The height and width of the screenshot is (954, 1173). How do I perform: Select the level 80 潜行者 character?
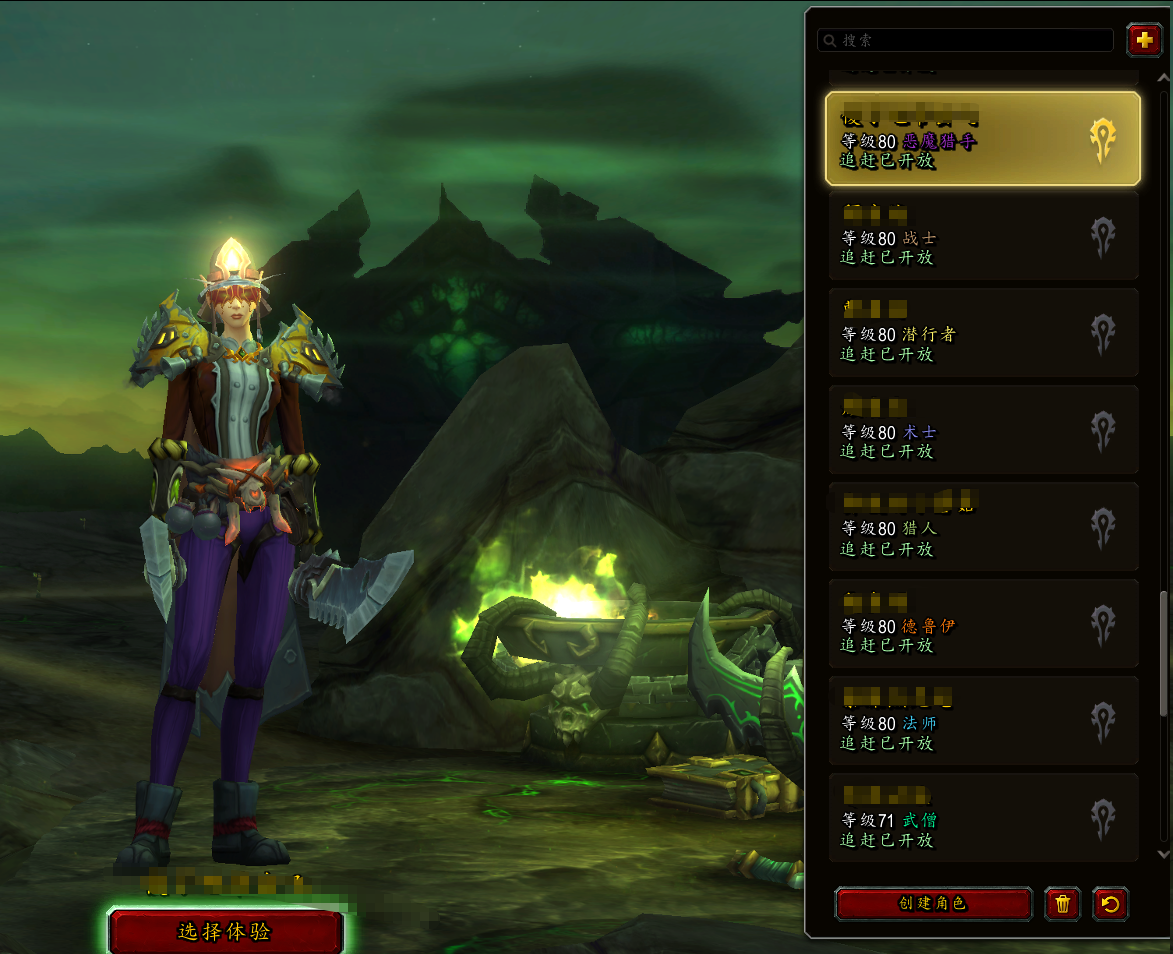(x=982, y=333)
